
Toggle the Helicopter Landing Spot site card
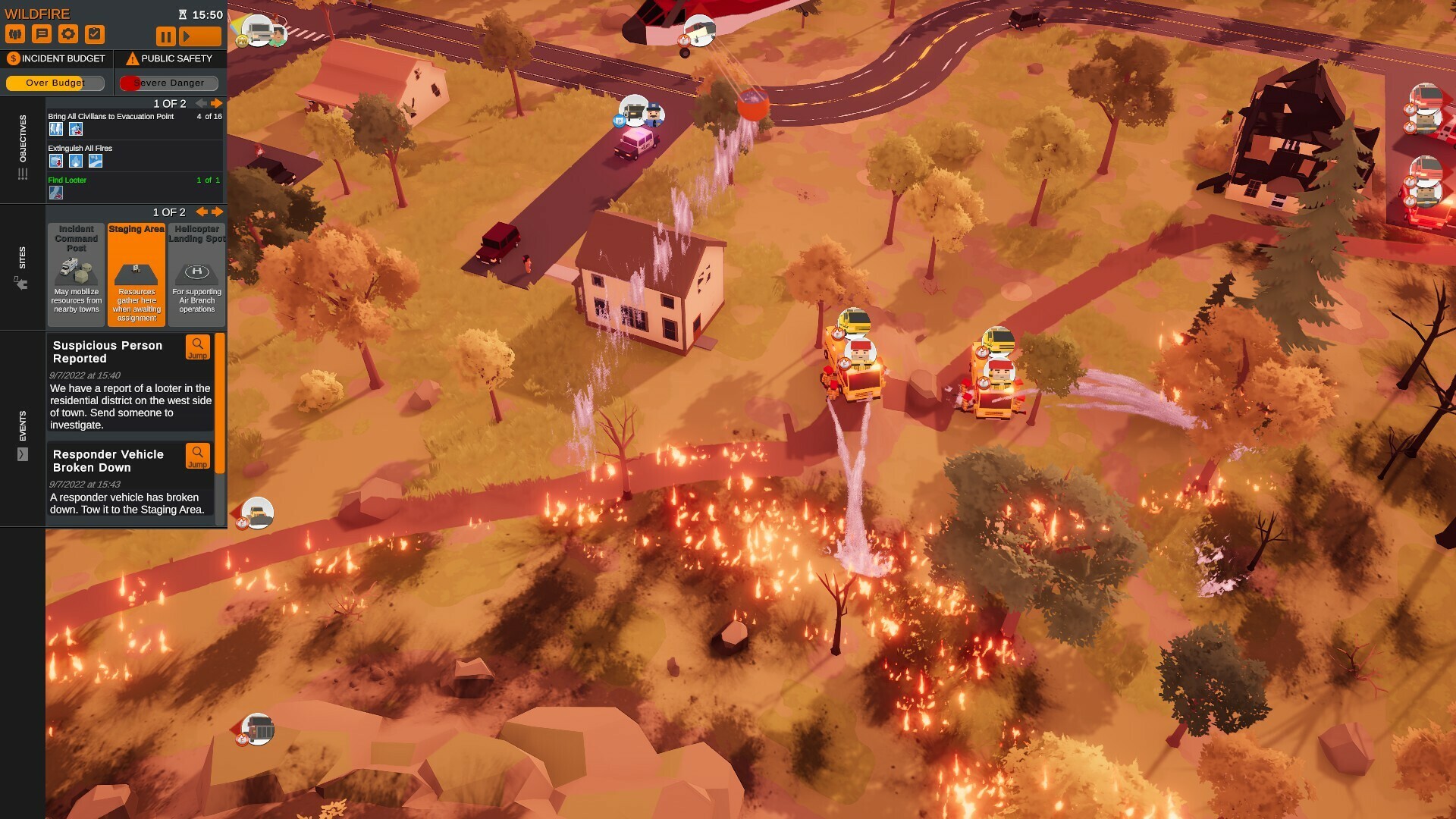pyautogui.click(x=196, y=273)
